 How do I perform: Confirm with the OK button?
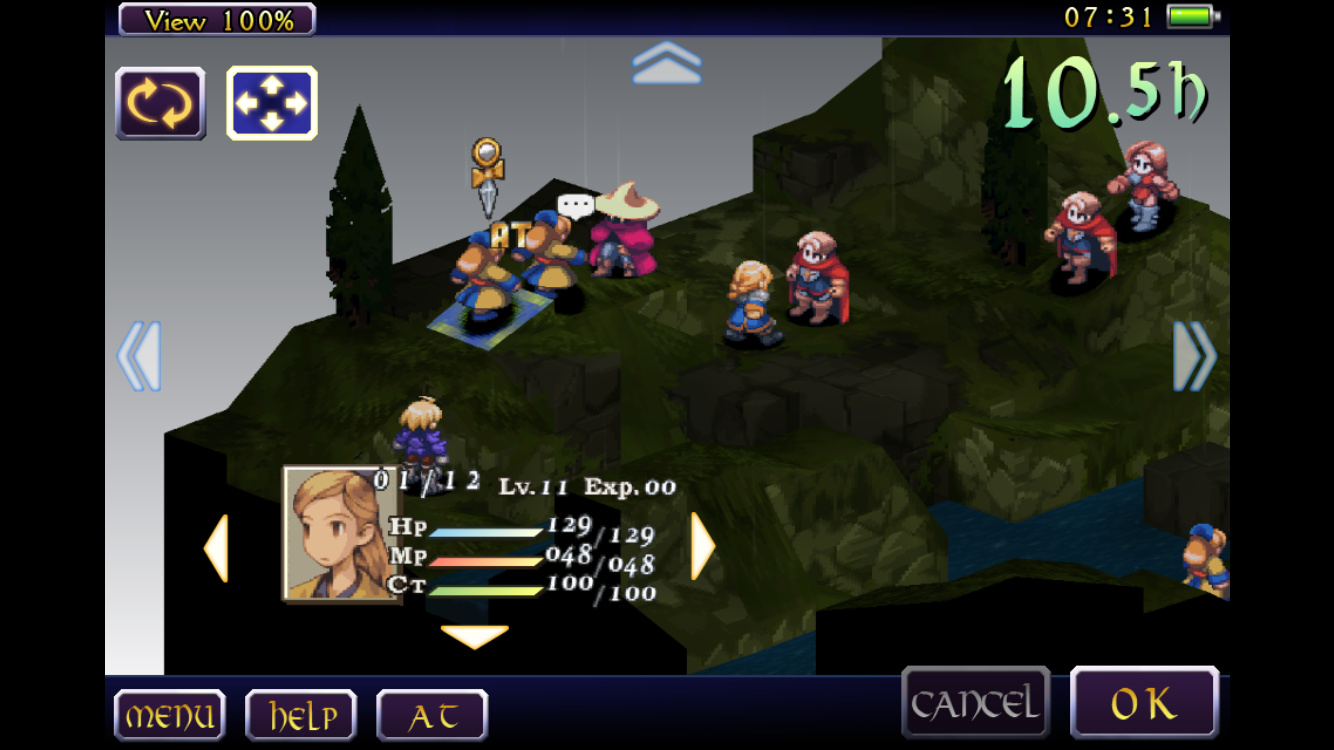(x=1144, y=704)
